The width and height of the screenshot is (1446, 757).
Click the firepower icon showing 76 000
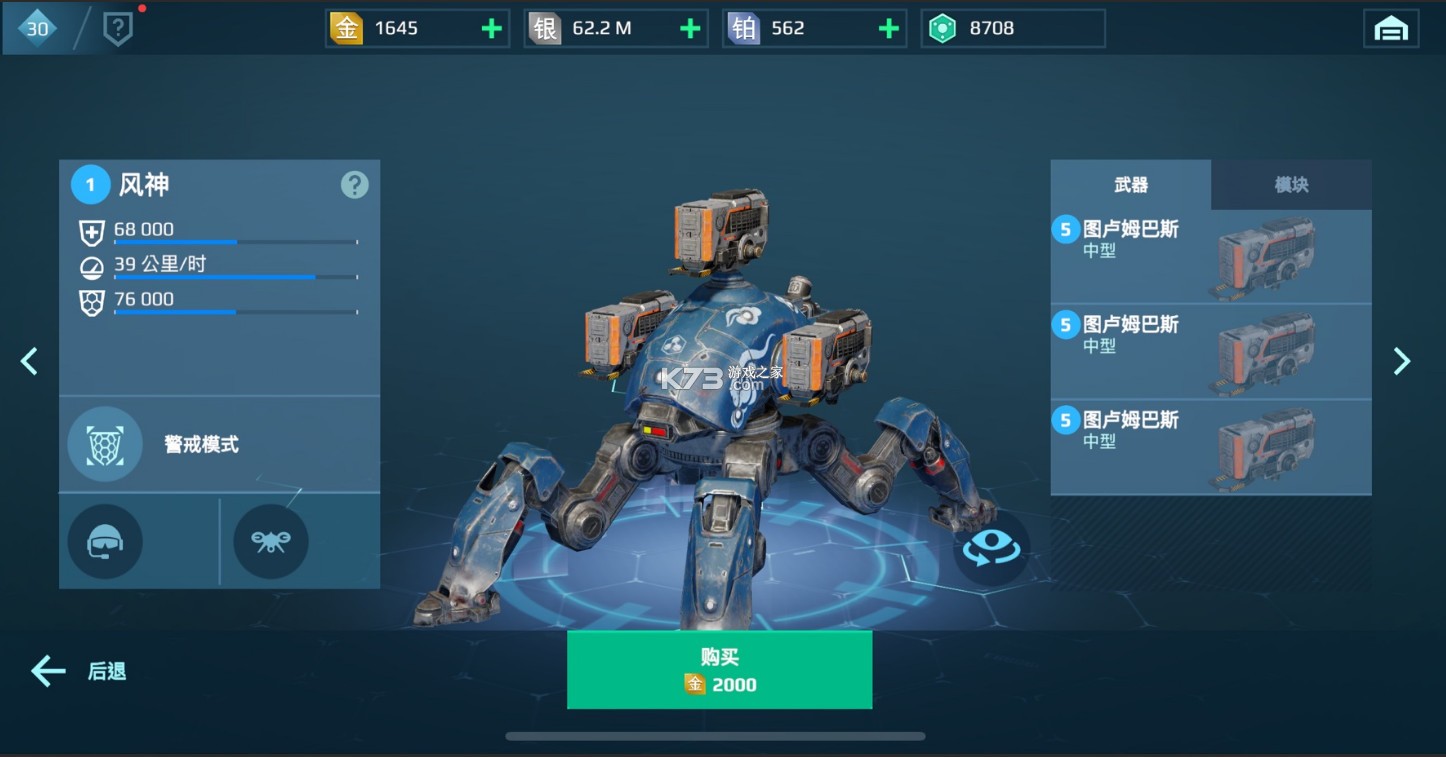(x=91, y=301)
